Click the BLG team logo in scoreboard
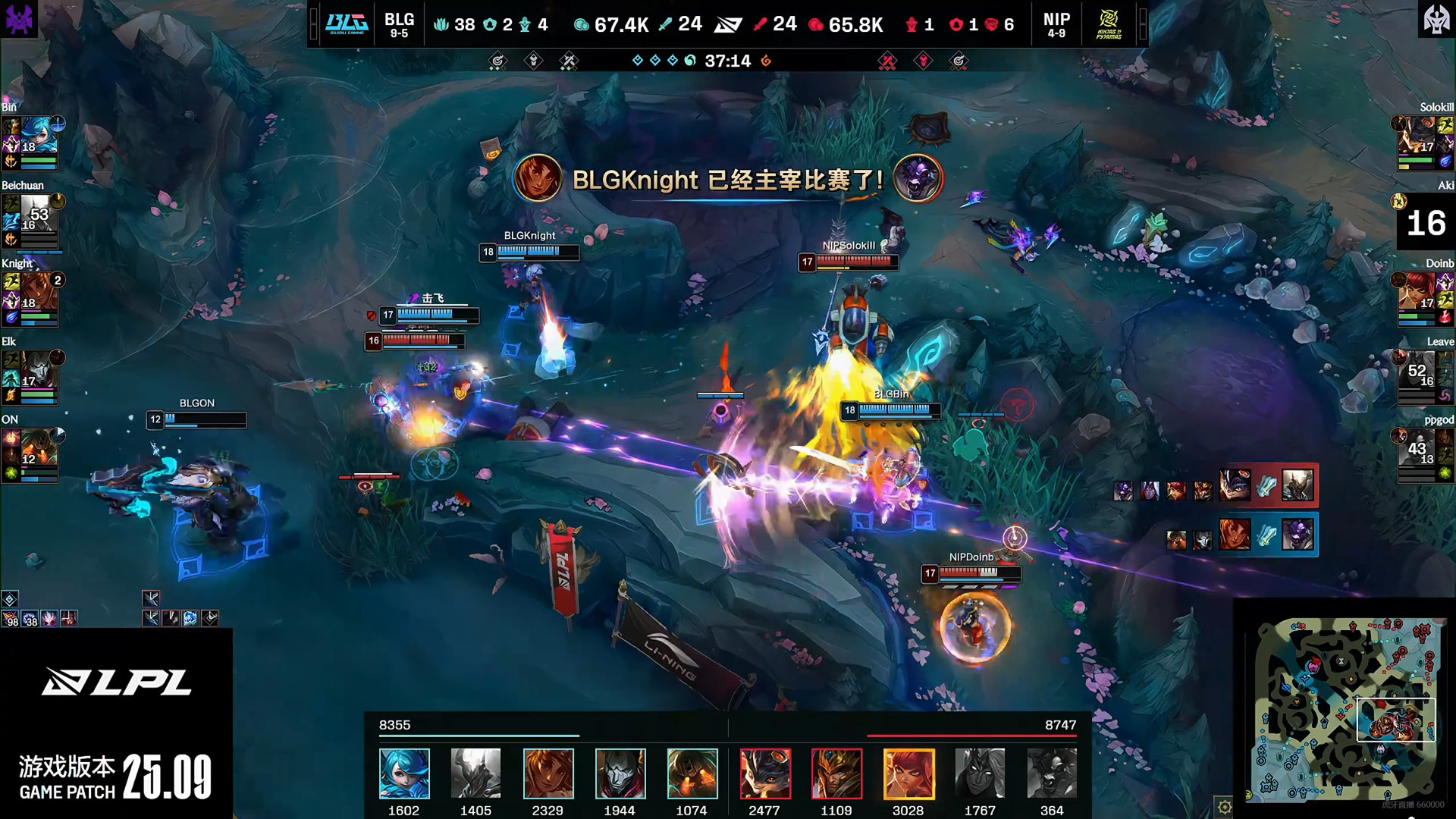This screenshot has height=819, width=1456. [347, 24]
